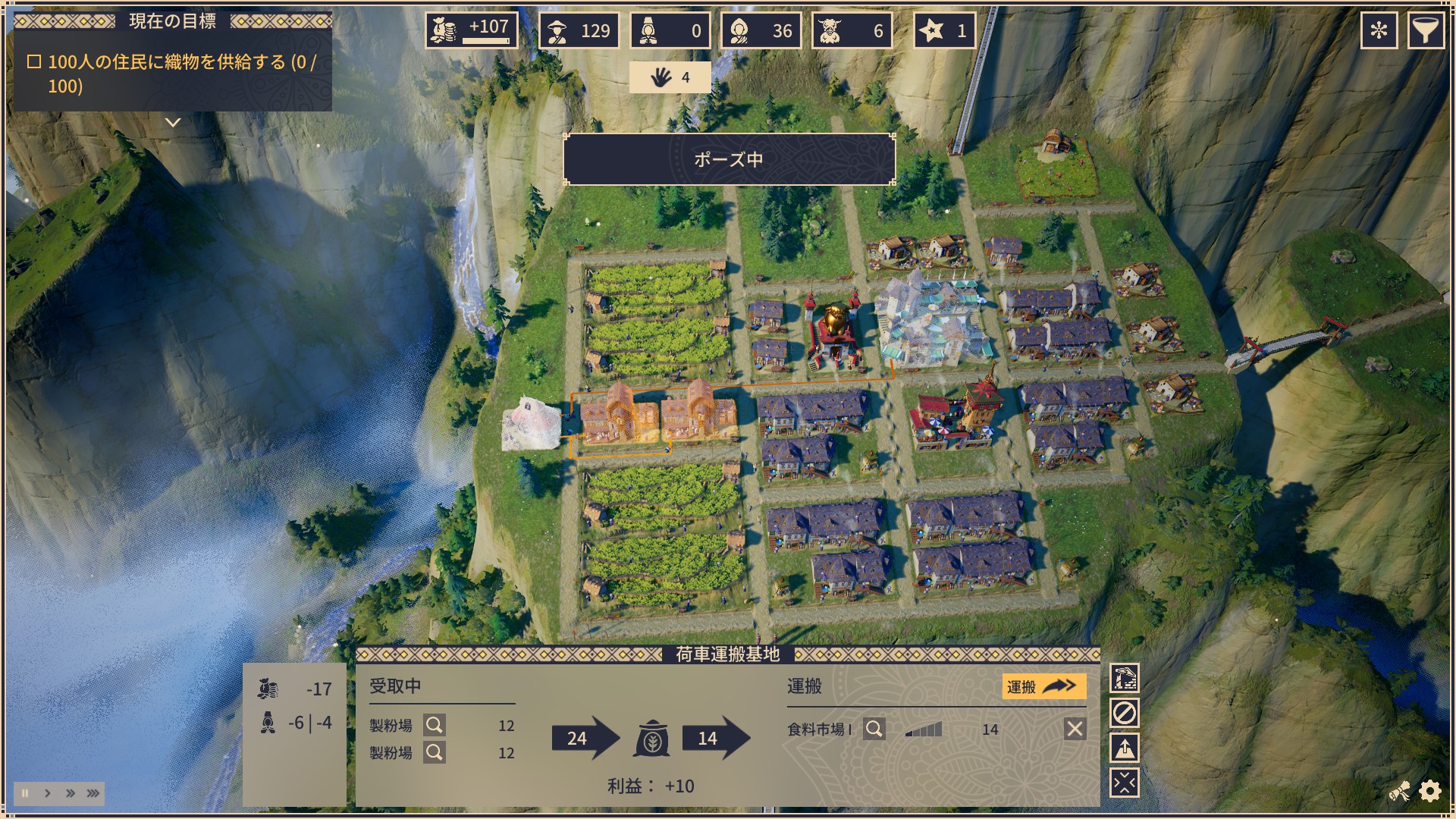Remove the 食料市場 delivery with X
1456x819 pixels.
click(x=1075, y=730)
